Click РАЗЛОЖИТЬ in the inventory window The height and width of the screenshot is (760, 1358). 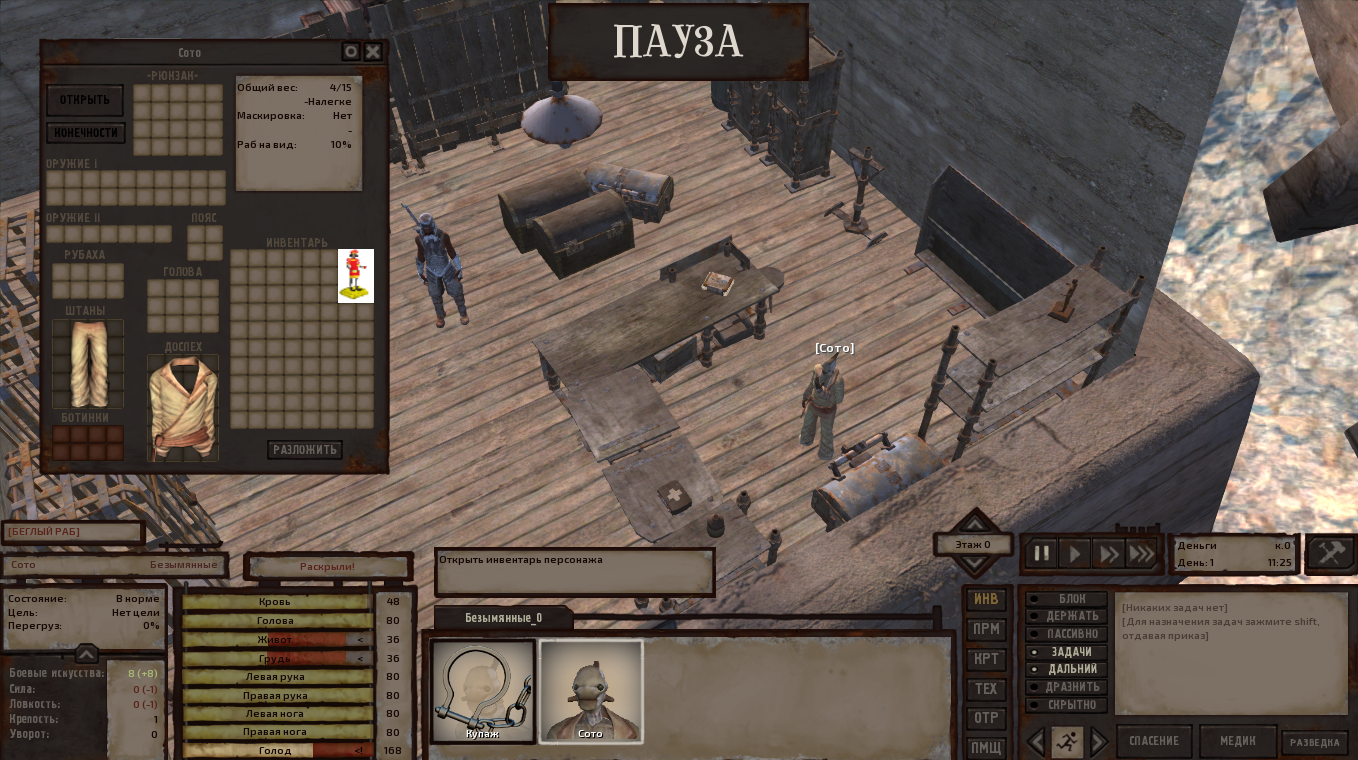click(303, 450)
